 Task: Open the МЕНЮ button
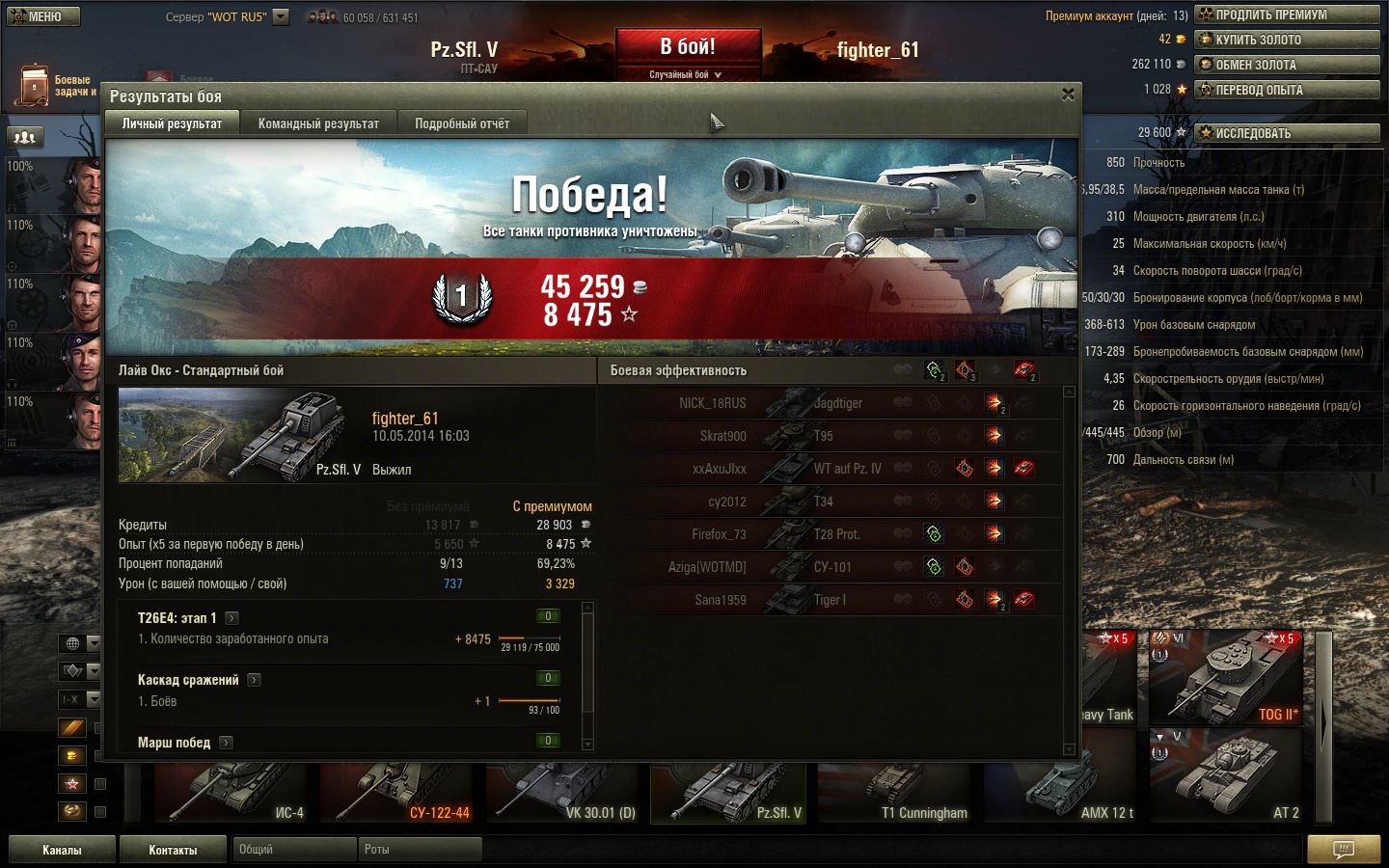click(x=43, y=16)
